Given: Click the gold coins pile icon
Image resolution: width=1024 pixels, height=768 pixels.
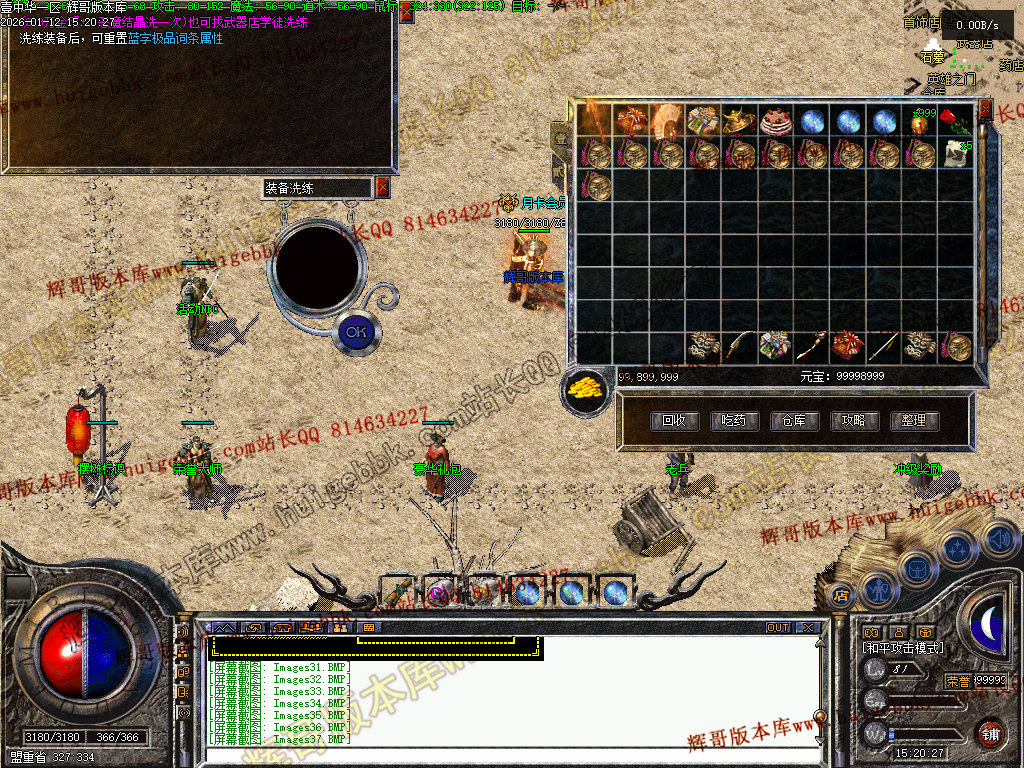Looking at the screenshot, I should pyautogui.click(x=586, y=389).
